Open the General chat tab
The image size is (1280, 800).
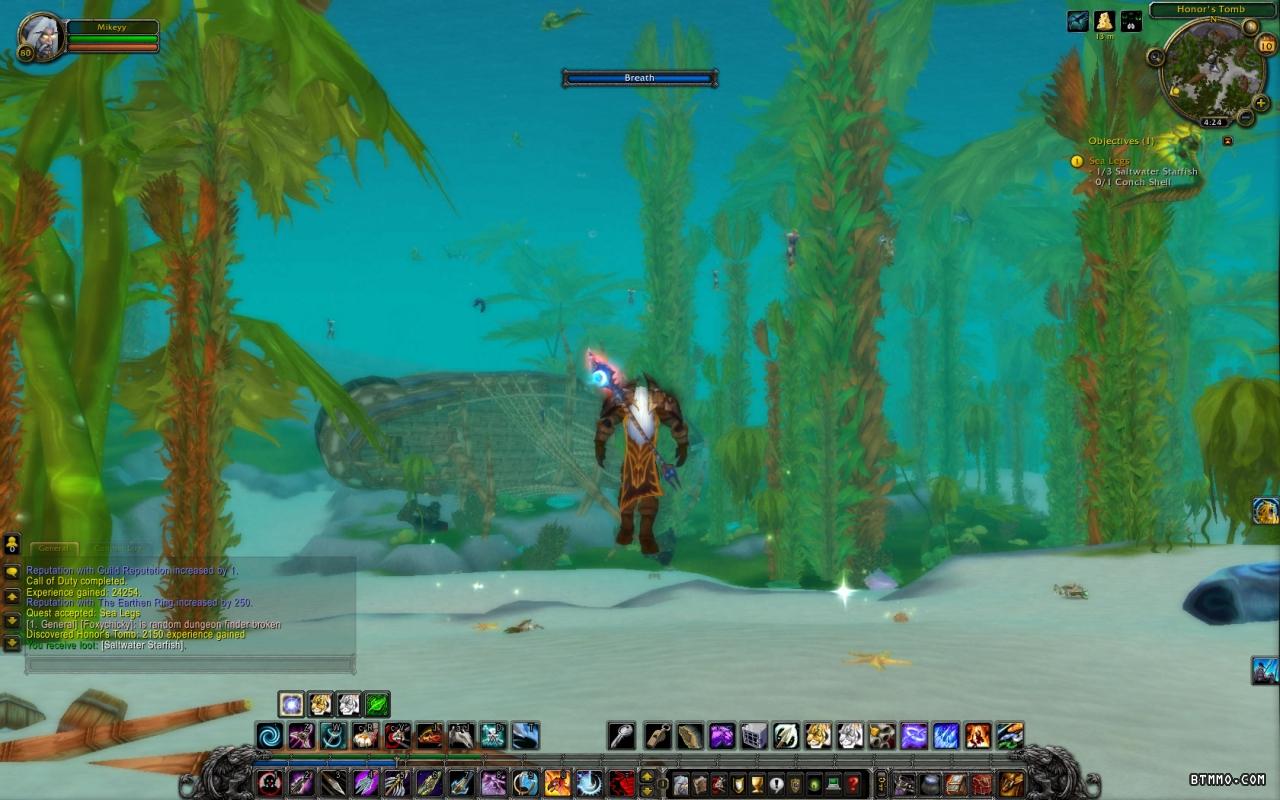[53, 548]
